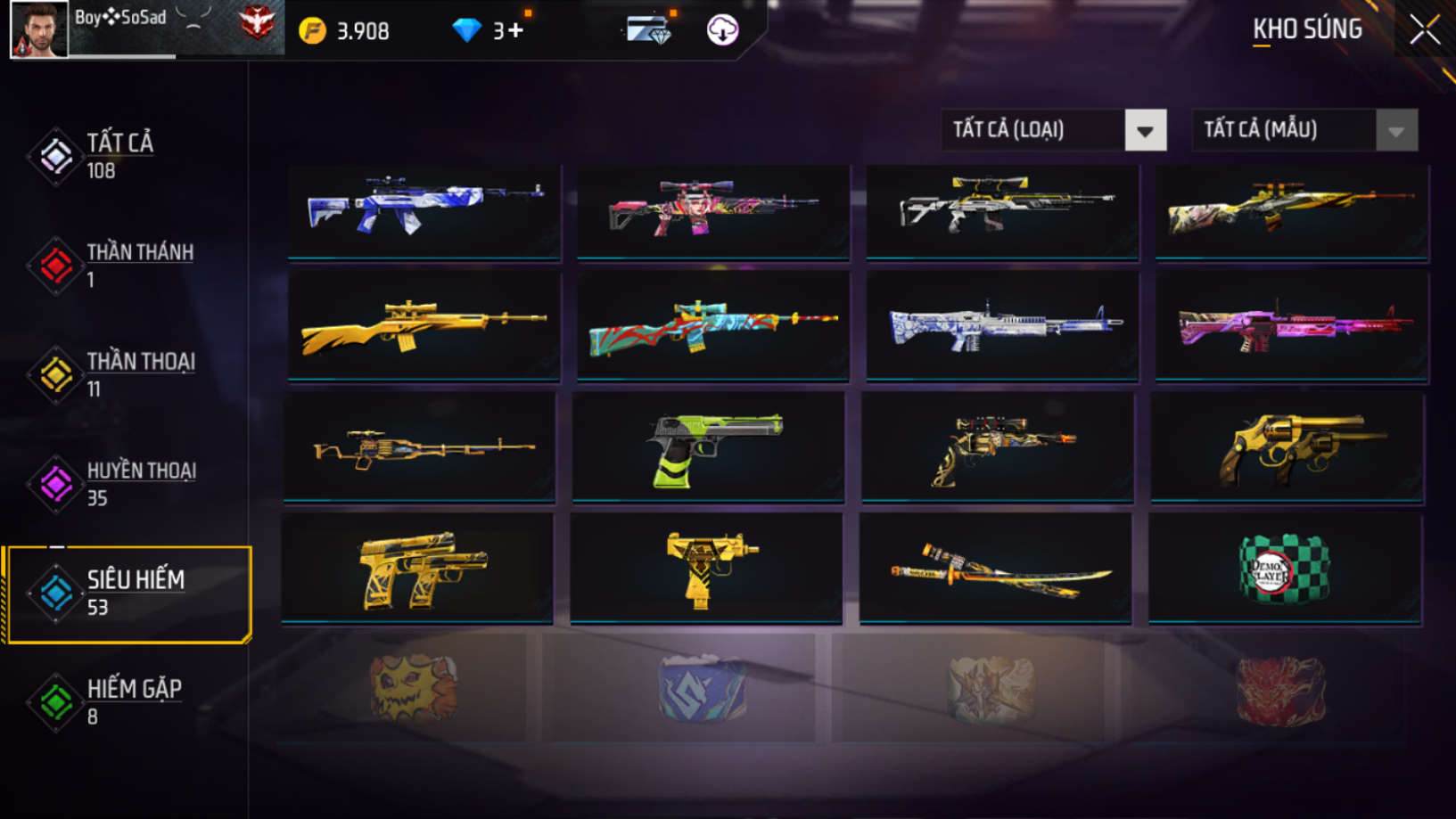Select the Demon Slayer checkered gloo wall
The height and width of the screenshot is (819, 1456).
click(1284, 568)
